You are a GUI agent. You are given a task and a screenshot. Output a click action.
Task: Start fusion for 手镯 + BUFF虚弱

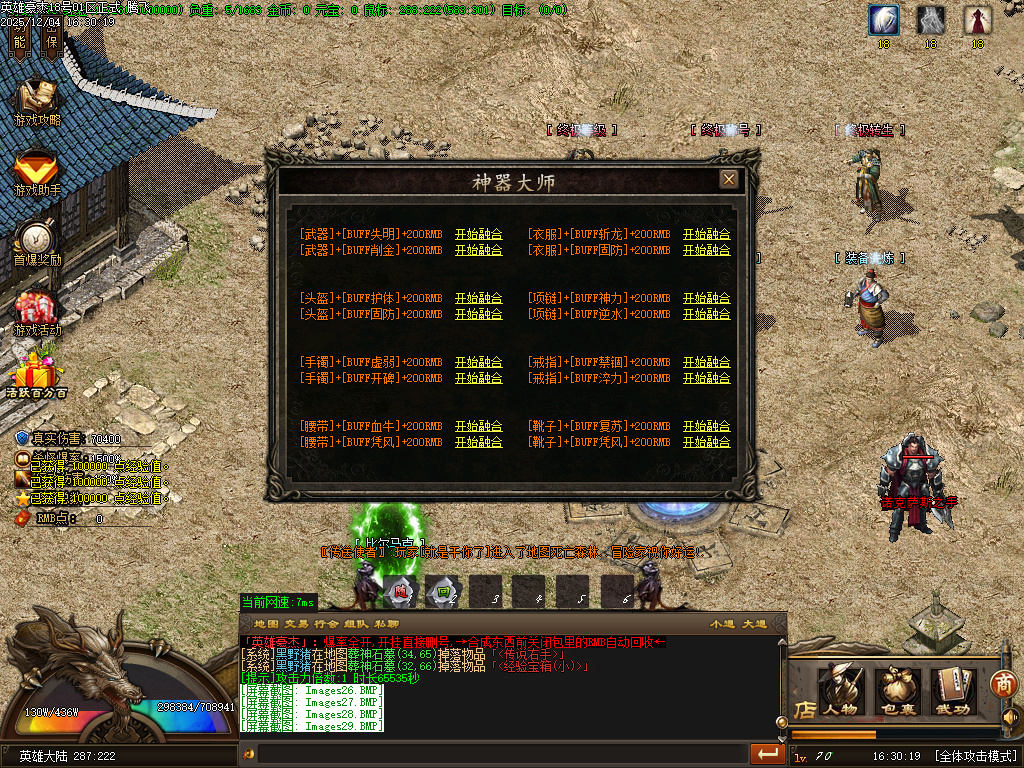(478, 362)
